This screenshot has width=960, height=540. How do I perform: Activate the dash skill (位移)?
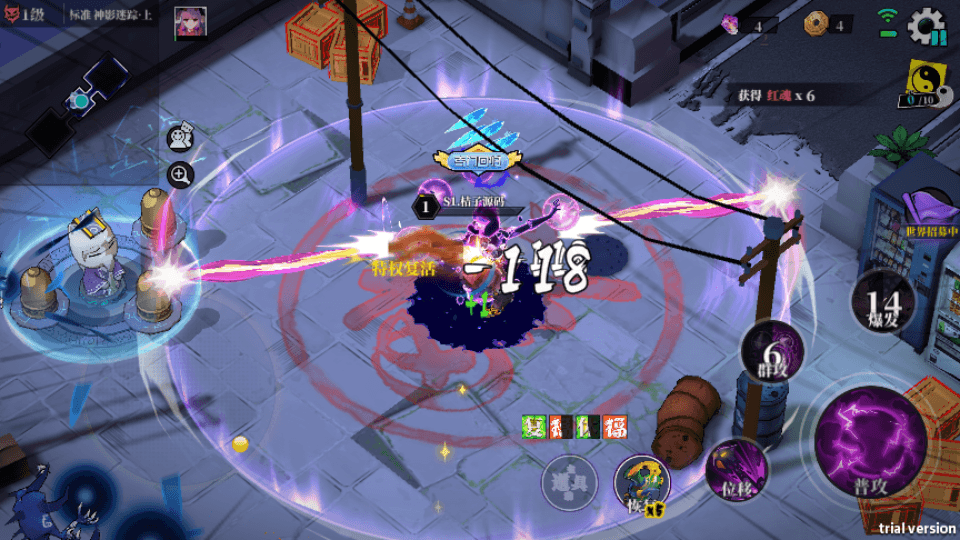[736, 469]
